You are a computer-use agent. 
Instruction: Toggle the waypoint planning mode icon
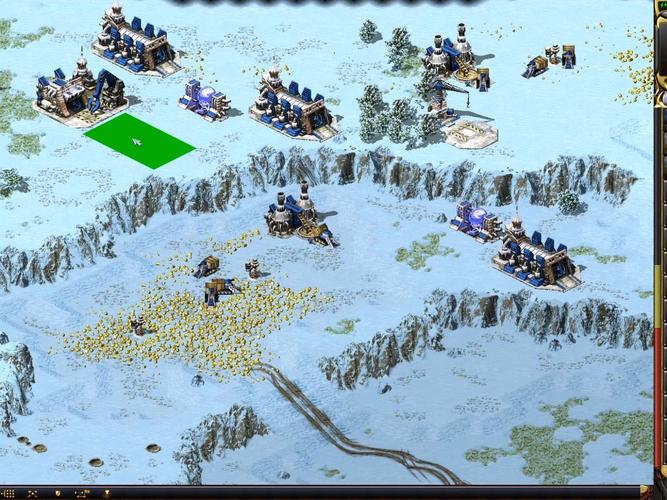click(x=82, y=493)
